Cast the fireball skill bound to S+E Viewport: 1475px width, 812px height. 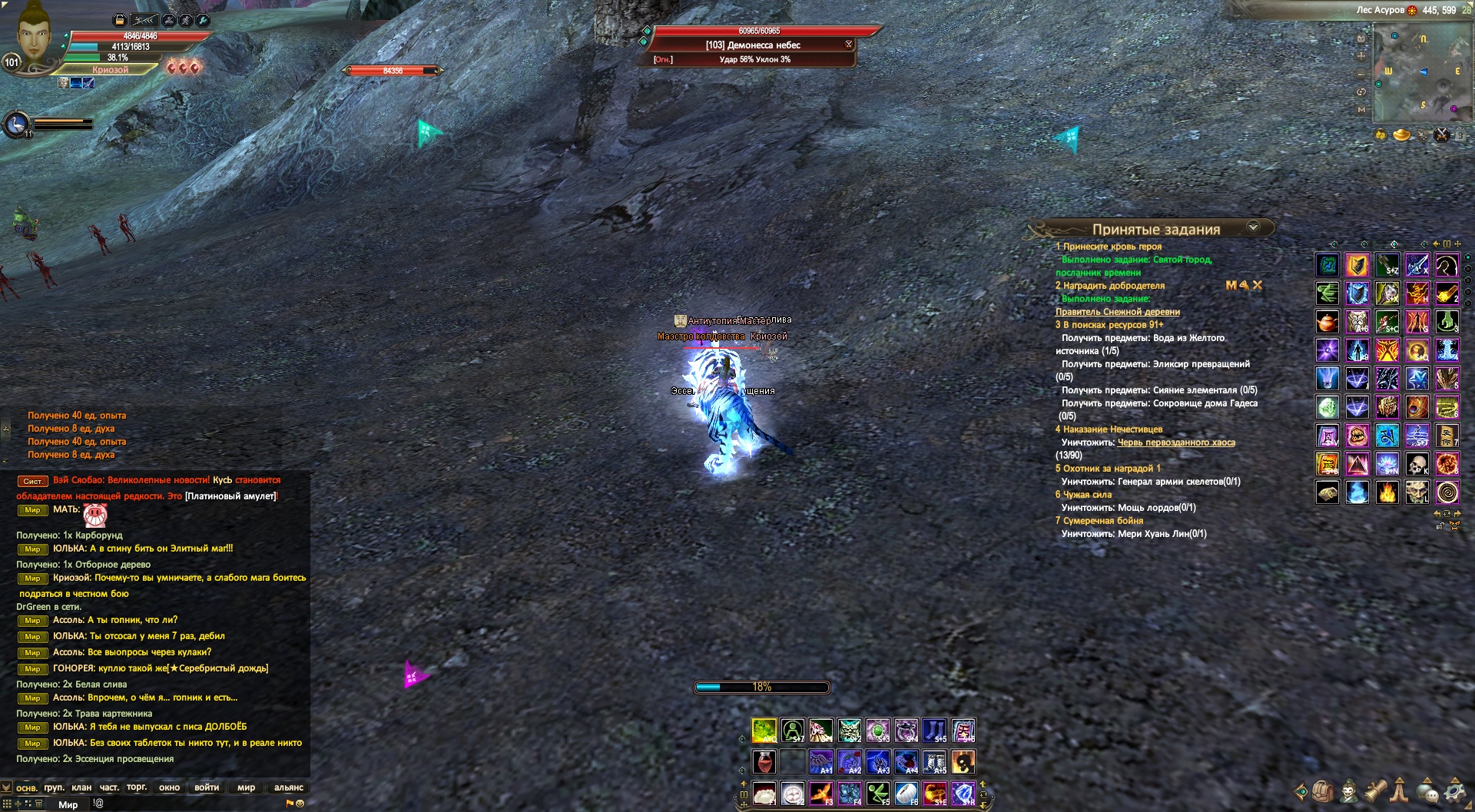pos(935,792)
